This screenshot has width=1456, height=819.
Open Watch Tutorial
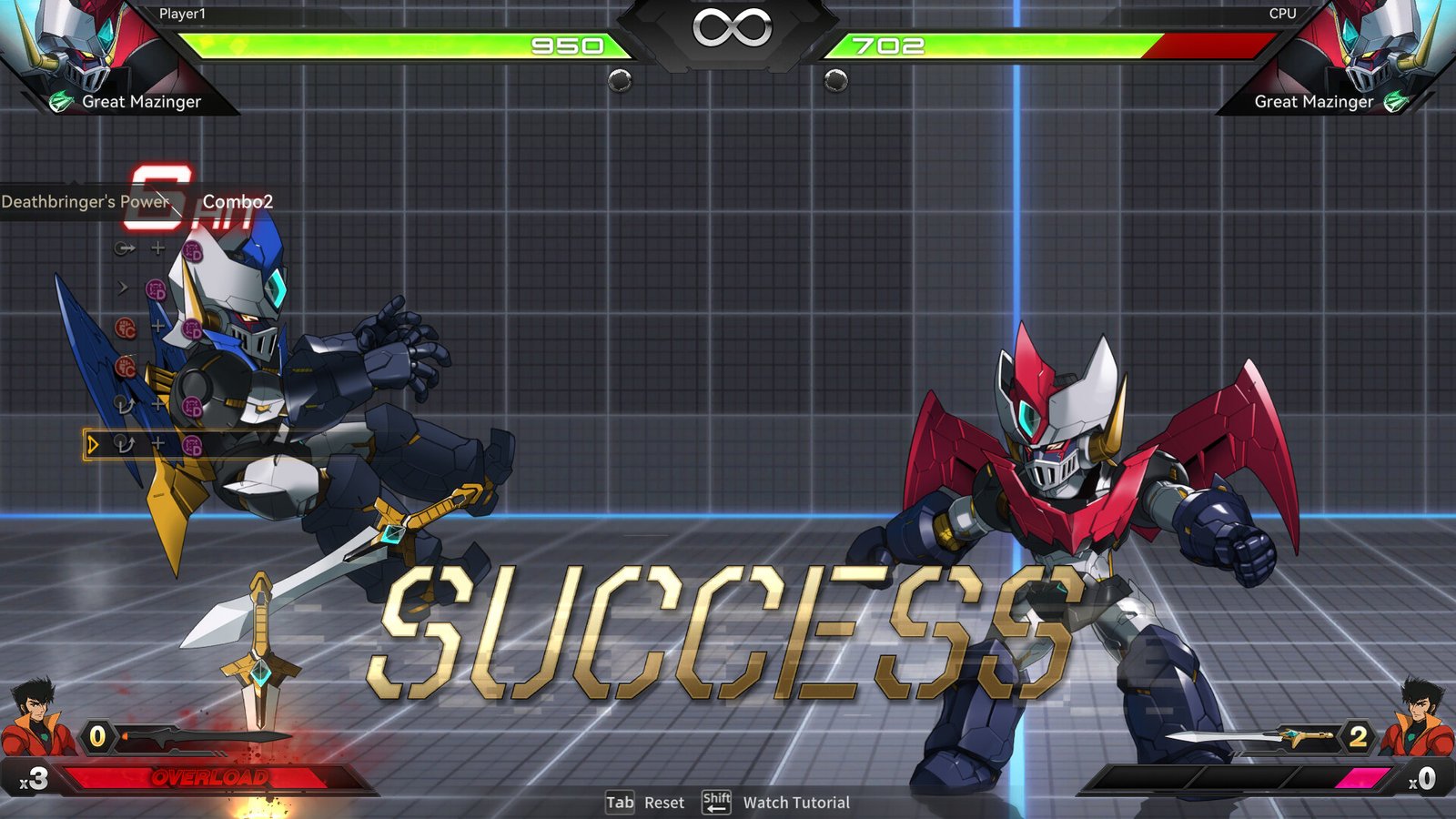coord(795,803)
